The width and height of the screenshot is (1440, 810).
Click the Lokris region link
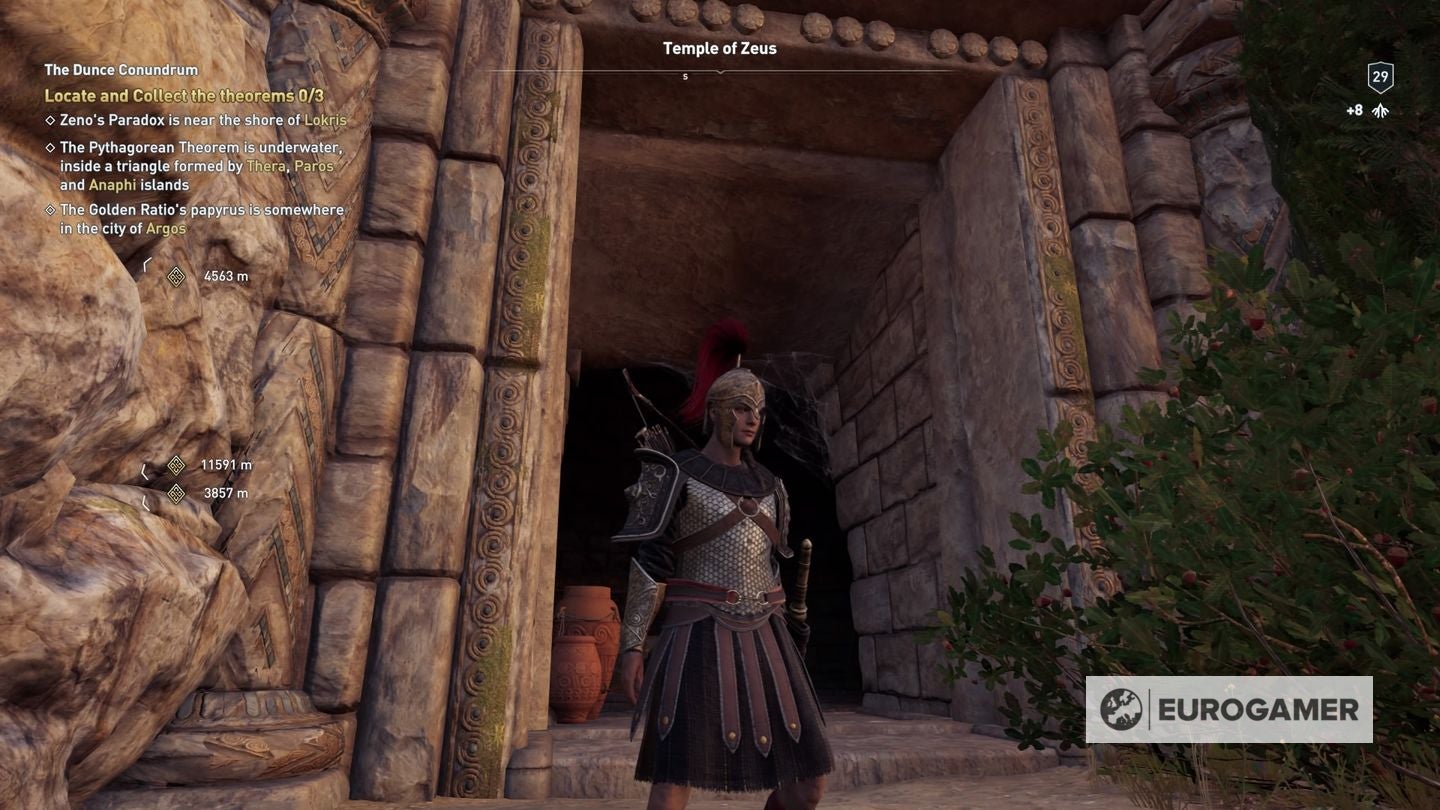click(327, 120)
